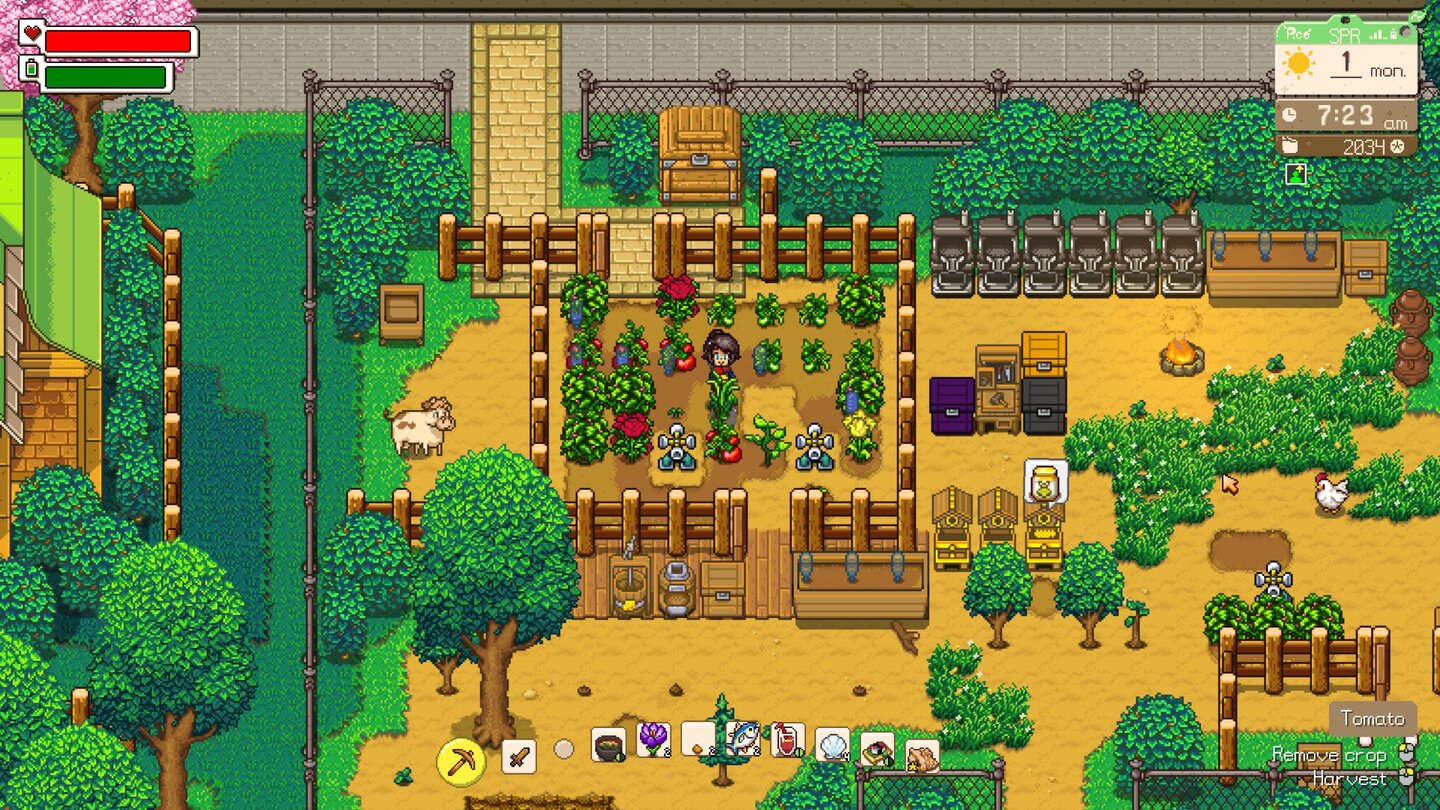Screen dimensions: 1440x810
Task: Select the fish in the hotbar
Action: pyautogui.click(x=742, y=739)
